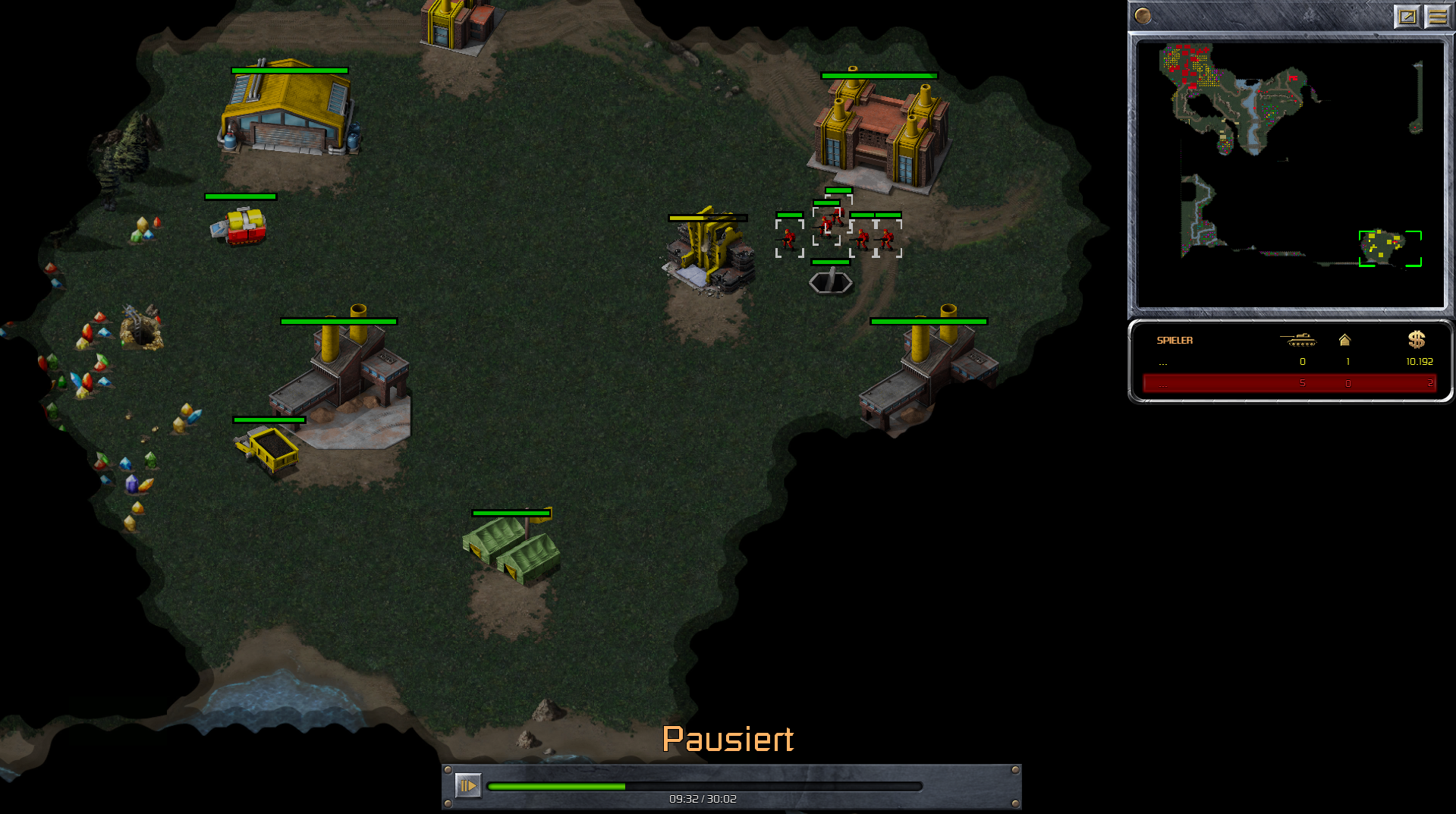Screen dimensions: 1456x814
Task: Click the round bronze knob above the minimap
Action: (1143, 16)
